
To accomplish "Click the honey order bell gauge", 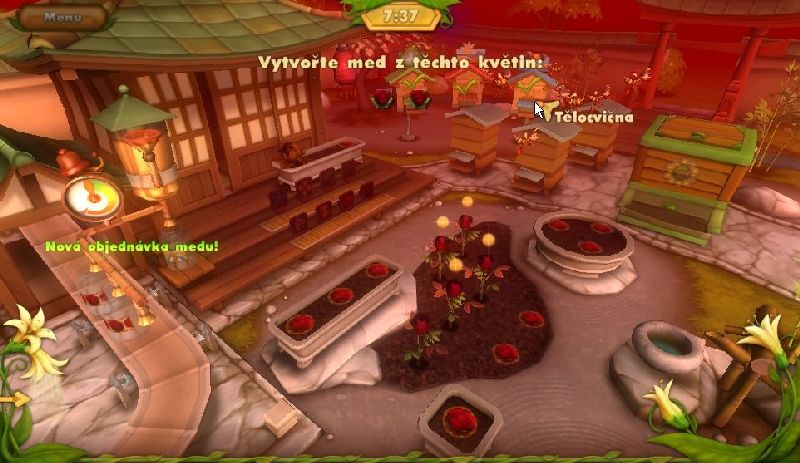I will pyautogui.click(x=90, y=194).
